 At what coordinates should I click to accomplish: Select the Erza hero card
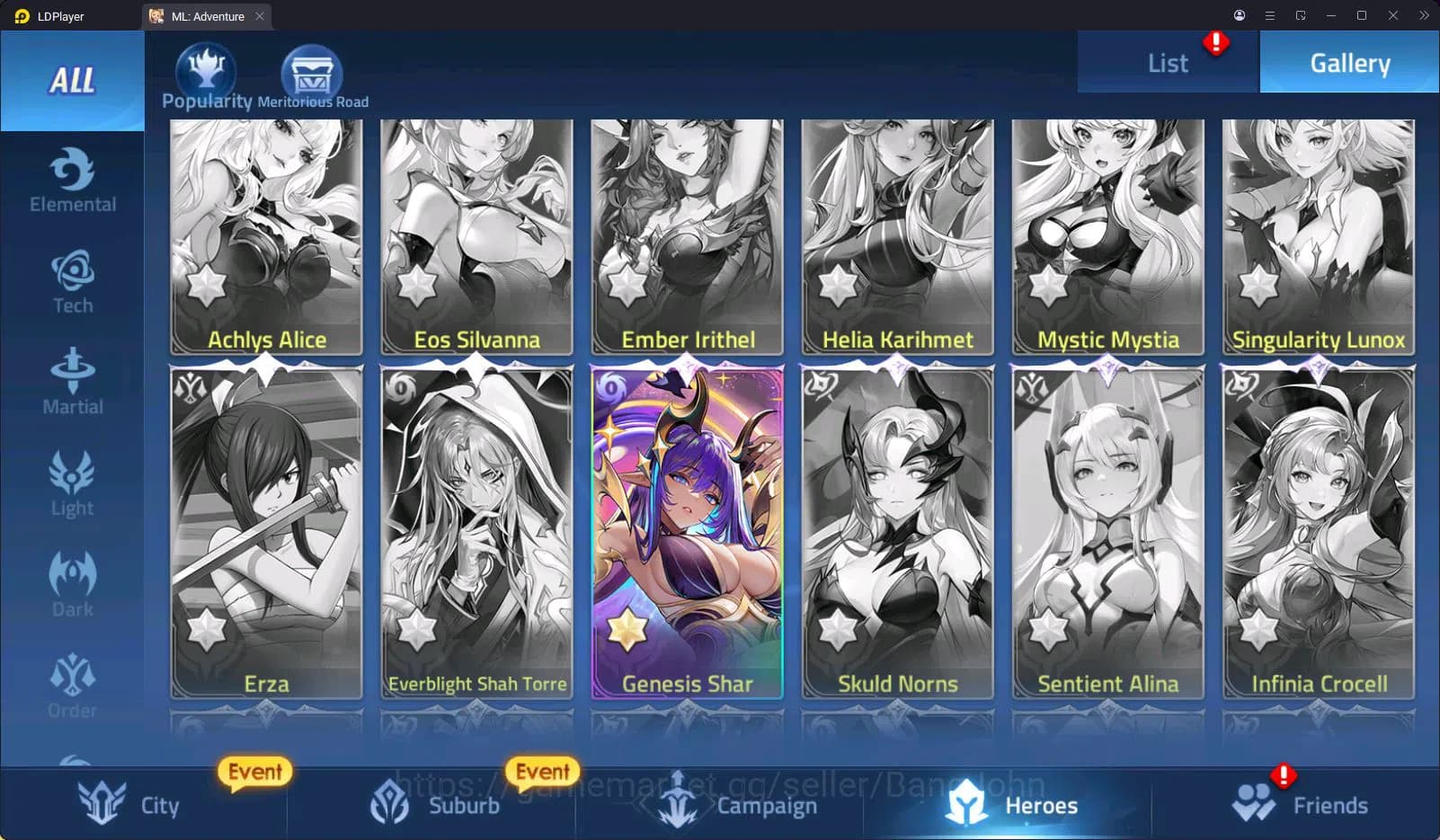click(266, 530)
